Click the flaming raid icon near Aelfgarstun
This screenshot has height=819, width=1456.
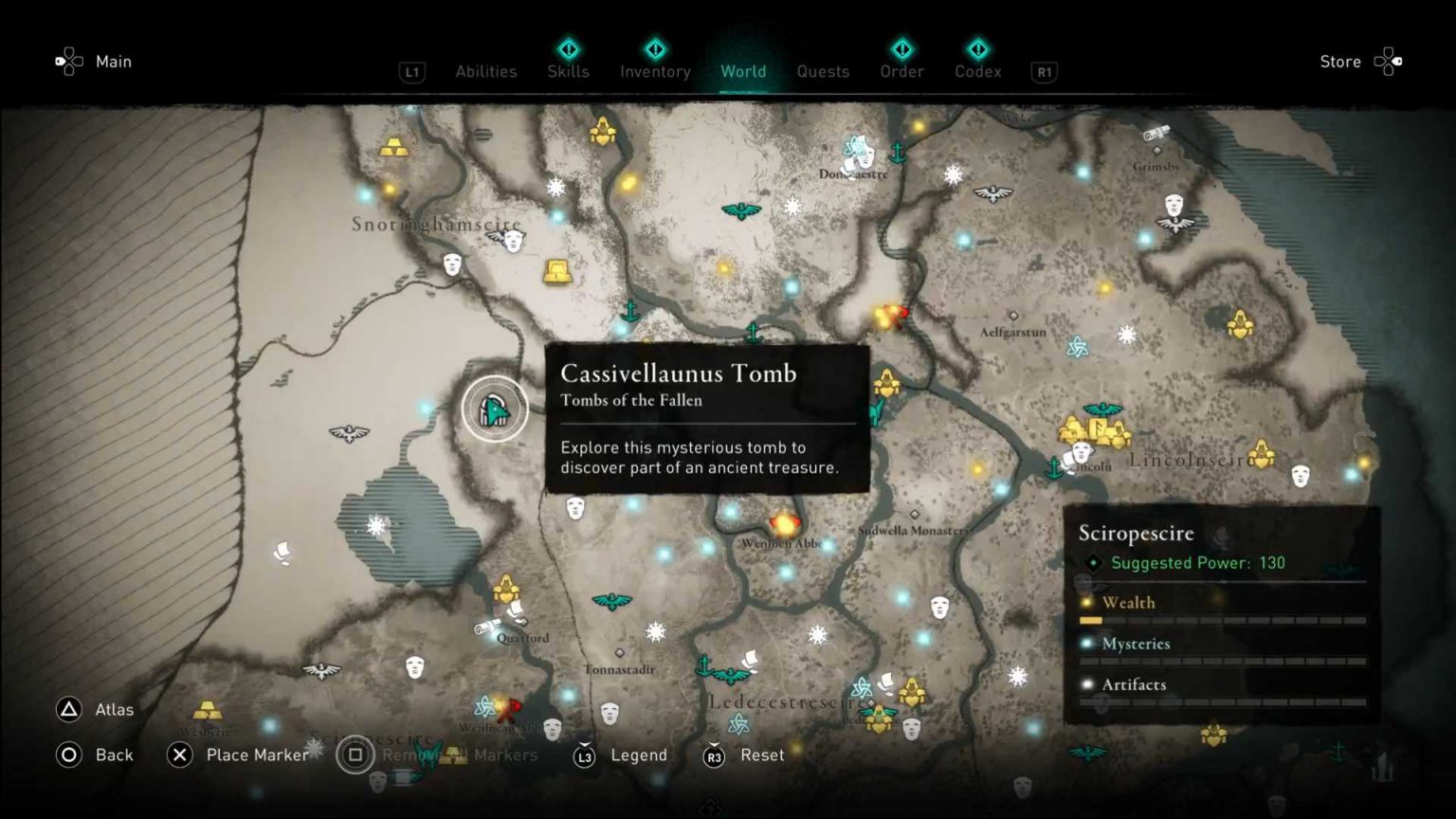[x=891, y=316]
